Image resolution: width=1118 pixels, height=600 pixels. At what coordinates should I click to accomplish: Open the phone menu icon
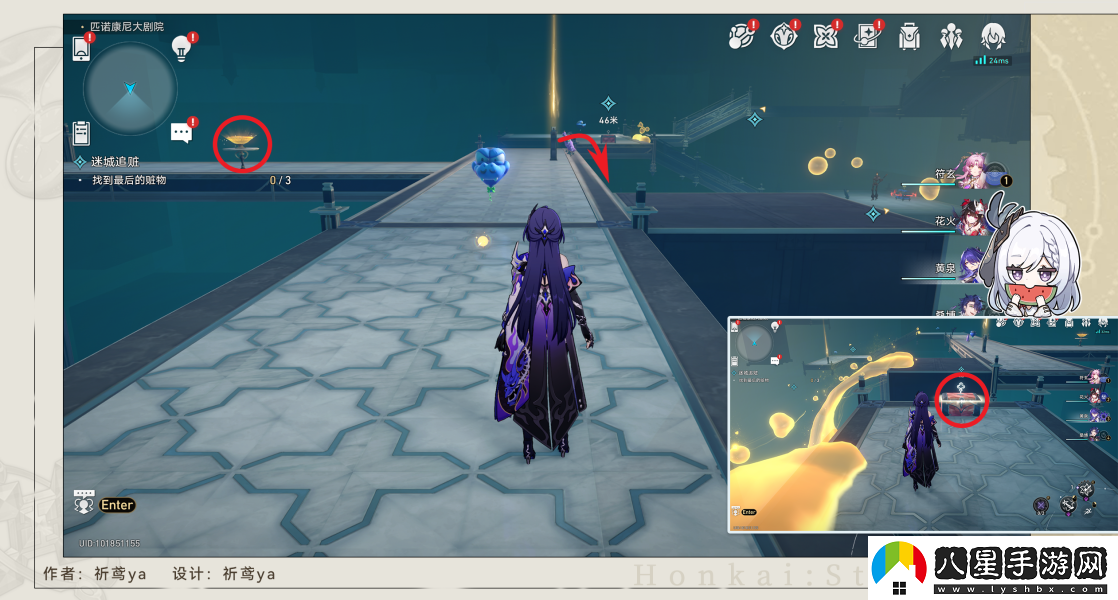[x=83, y=48]
